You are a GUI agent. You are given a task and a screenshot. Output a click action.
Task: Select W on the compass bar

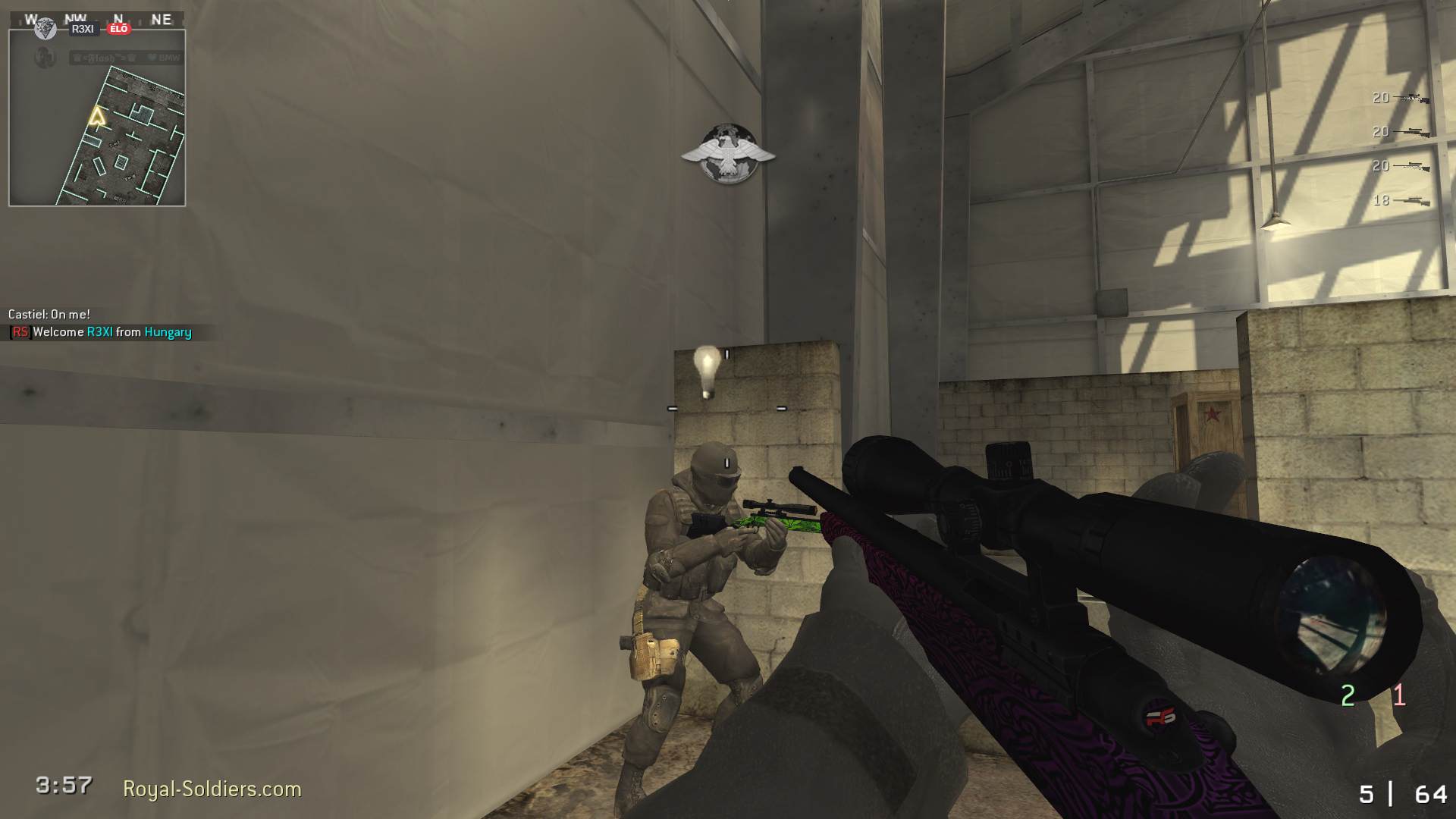point(31,18)
